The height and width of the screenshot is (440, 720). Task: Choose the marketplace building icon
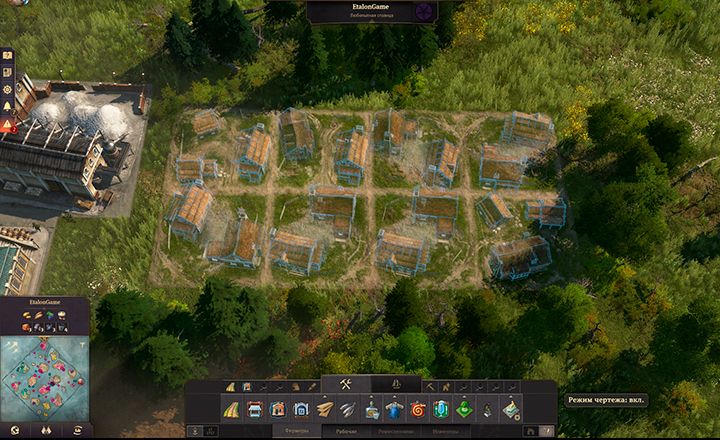click(x=254, y=409)
